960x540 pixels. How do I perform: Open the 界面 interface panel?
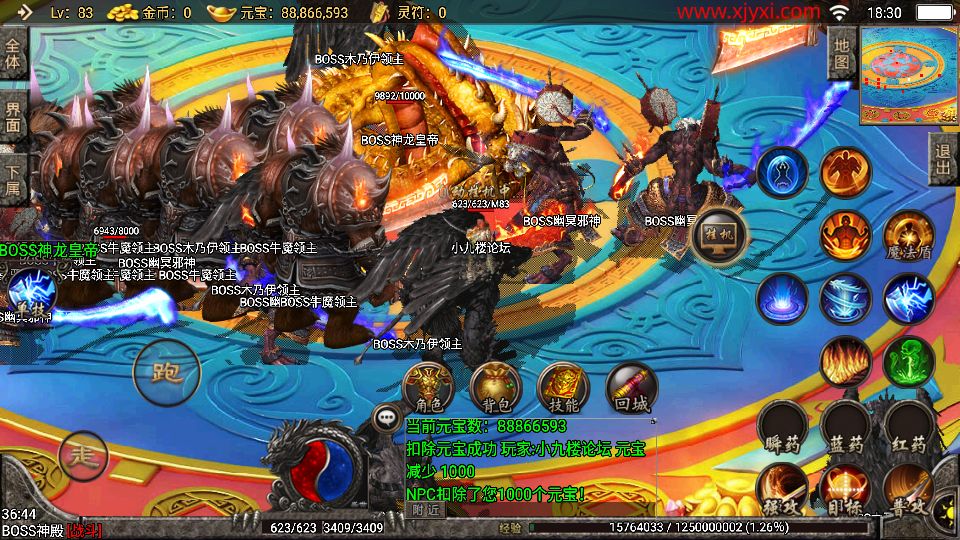pos(13,117)
